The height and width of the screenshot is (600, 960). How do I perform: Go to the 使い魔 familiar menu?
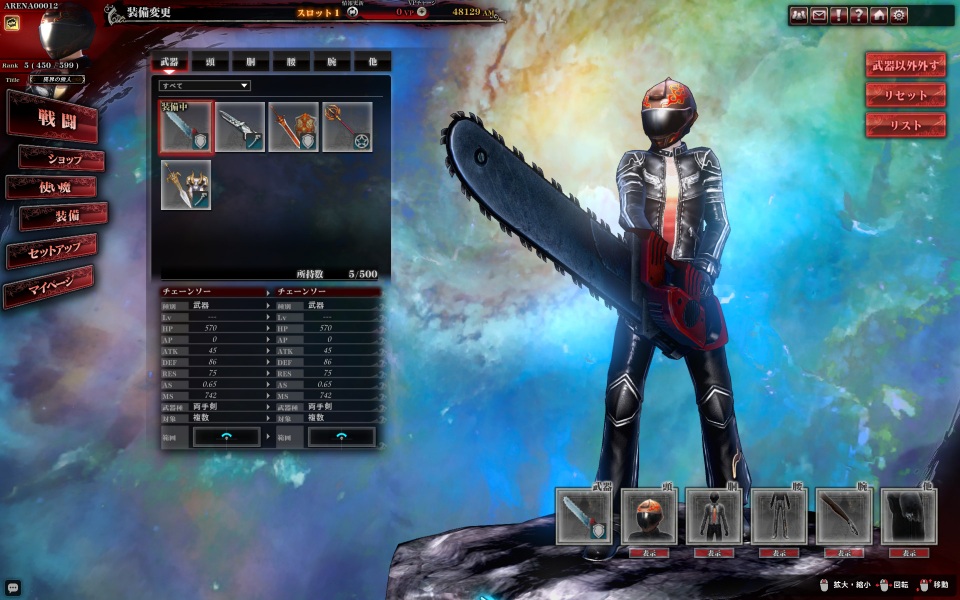52,187
